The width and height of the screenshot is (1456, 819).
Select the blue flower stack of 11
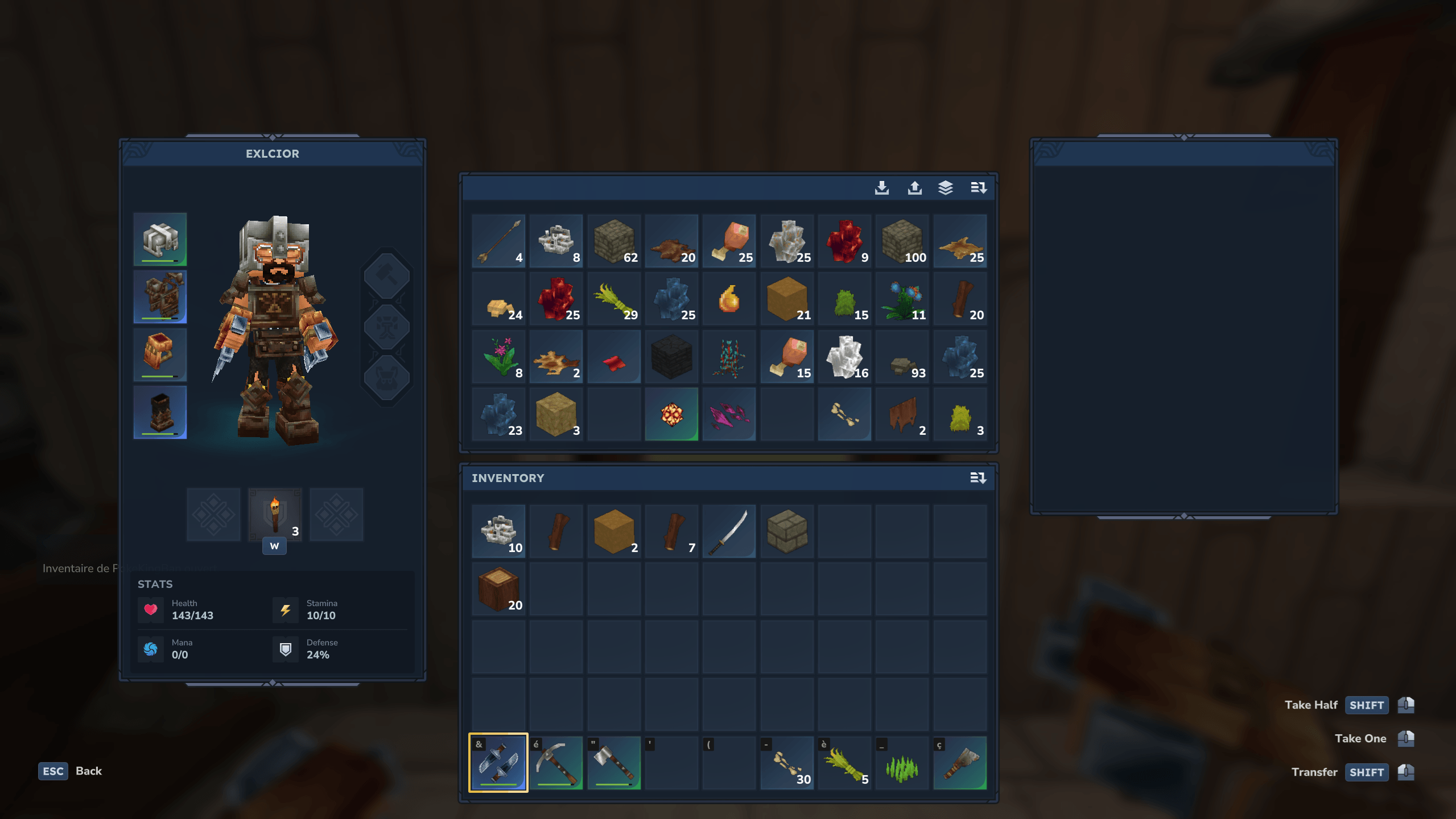pyautogui.click(x=902, y=299)
